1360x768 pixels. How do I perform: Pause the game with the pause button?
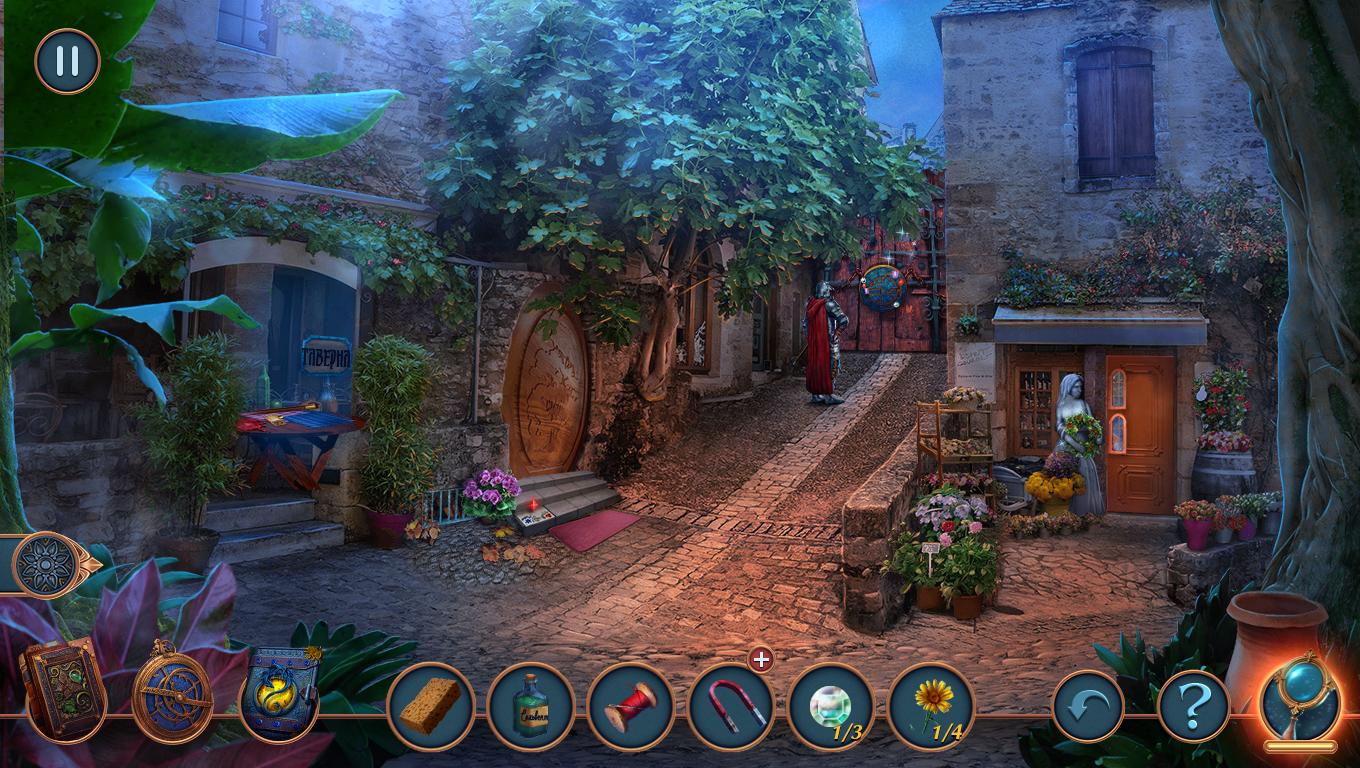point(67,61)
